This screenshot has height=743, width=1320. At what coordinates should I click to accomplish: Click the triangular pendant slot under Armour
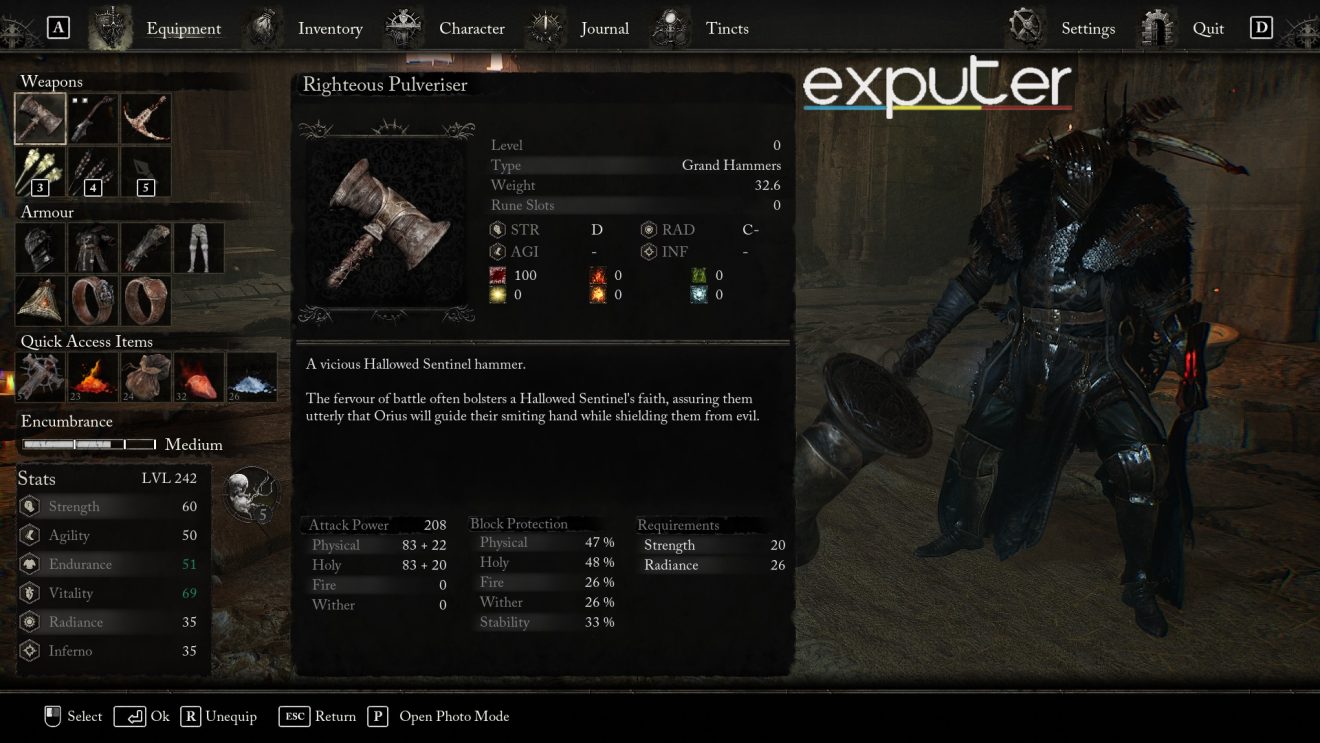tap(40, 300)
